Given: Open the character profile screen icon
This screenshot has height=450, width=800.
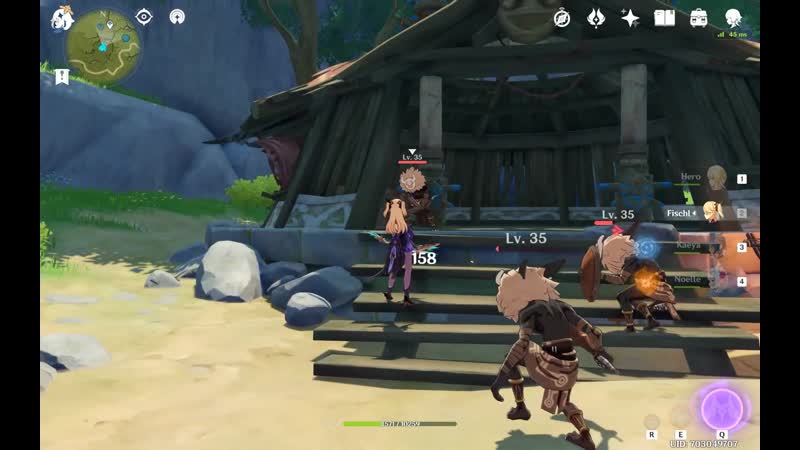Looking at the screenshot, I should pos(733,18).
